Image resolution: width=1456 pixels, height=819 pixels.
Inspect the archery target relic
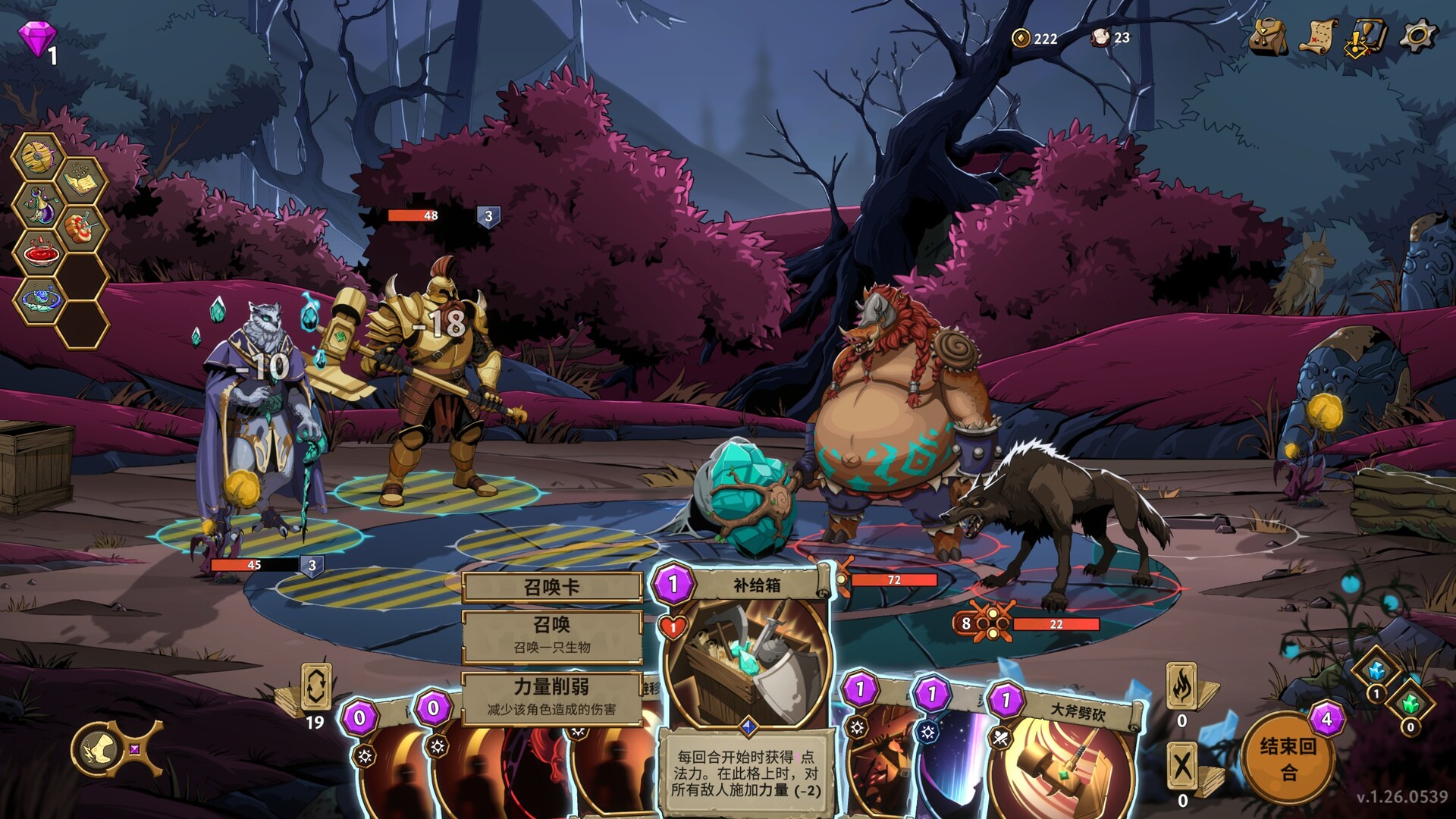pos(80,228)
